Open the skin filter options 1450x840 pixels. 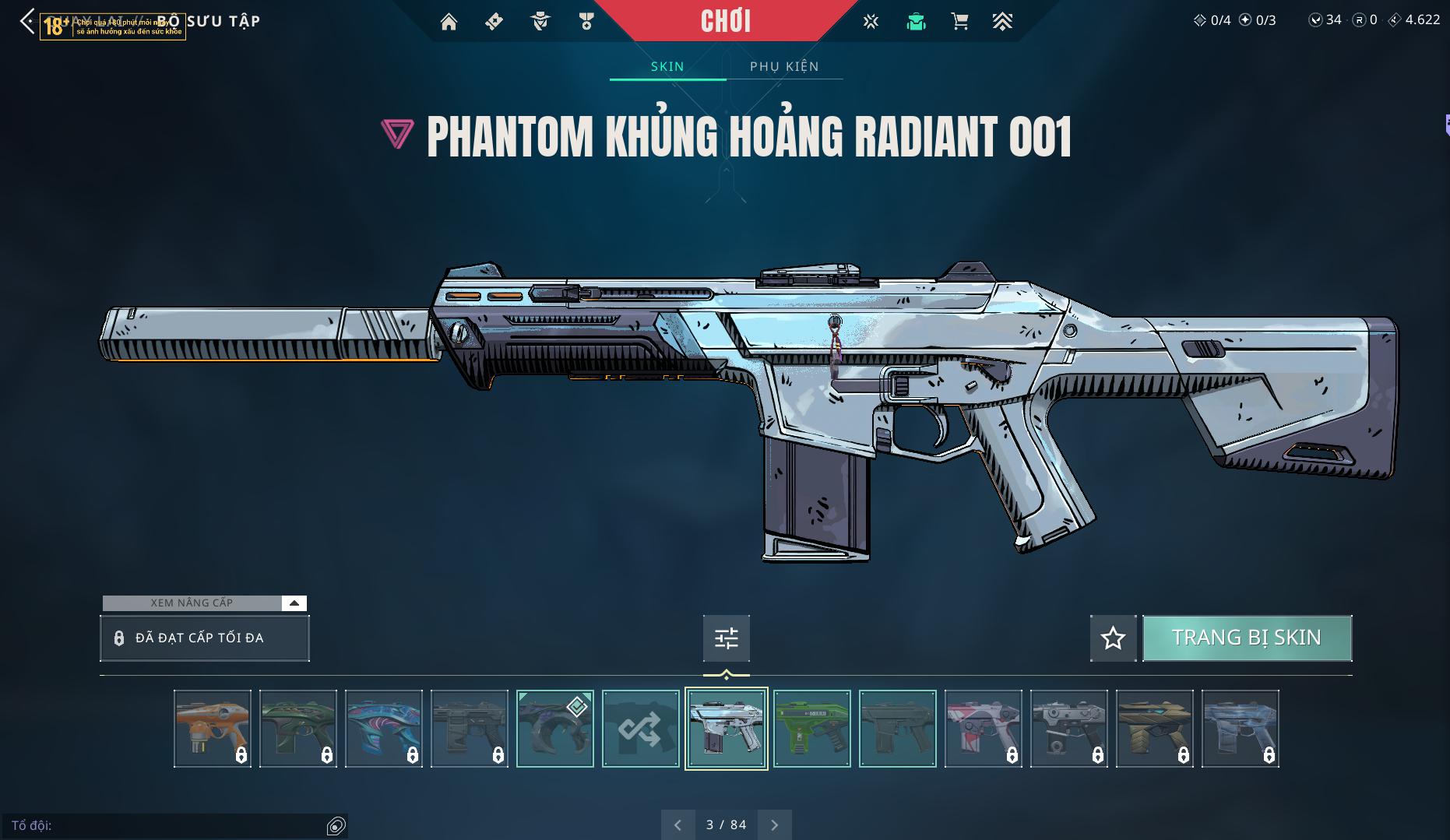click(x=726, y=638)
